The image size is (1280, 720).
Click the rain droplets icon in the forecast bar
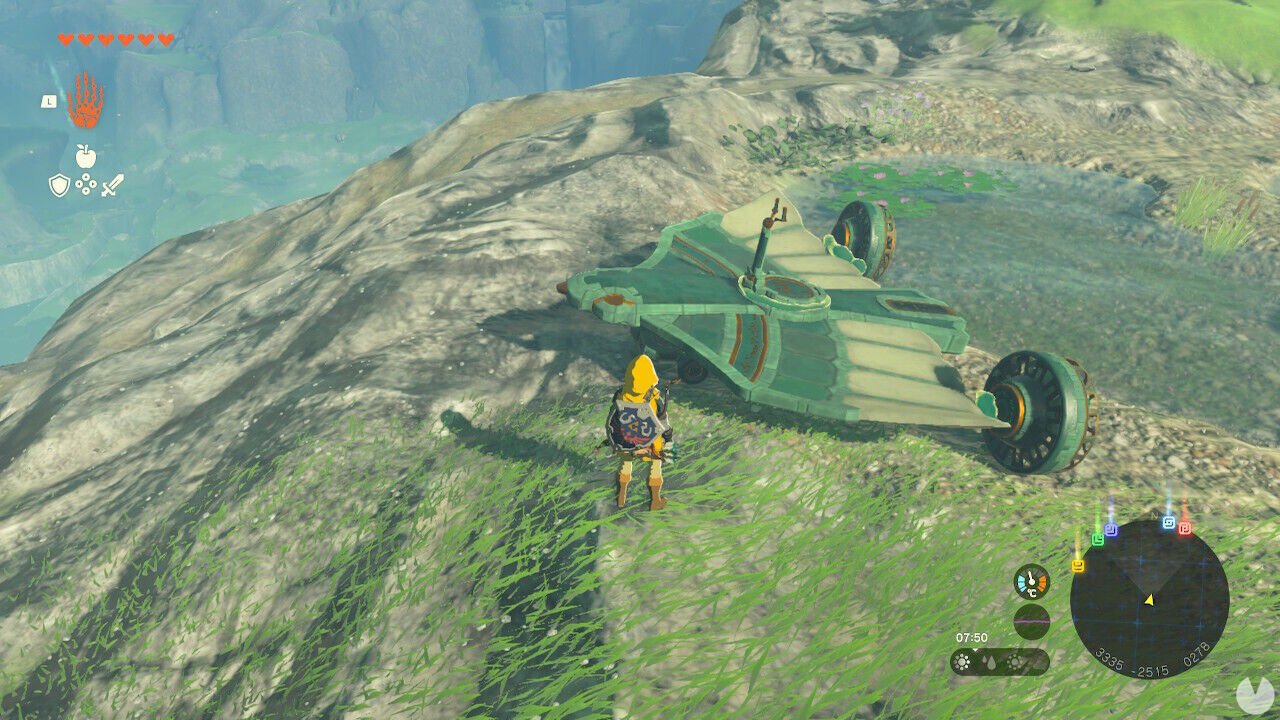click(x=990, y=663)
